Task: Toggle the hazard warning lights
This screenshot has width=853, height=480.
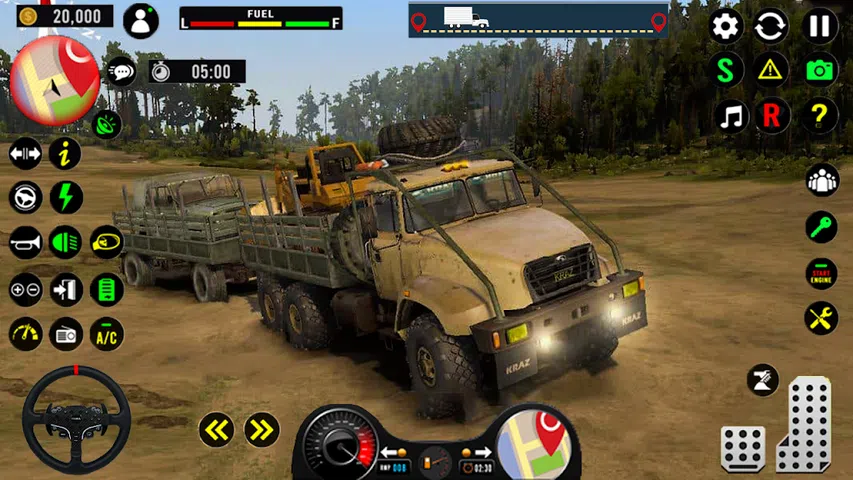Action: tap(771, 69)
